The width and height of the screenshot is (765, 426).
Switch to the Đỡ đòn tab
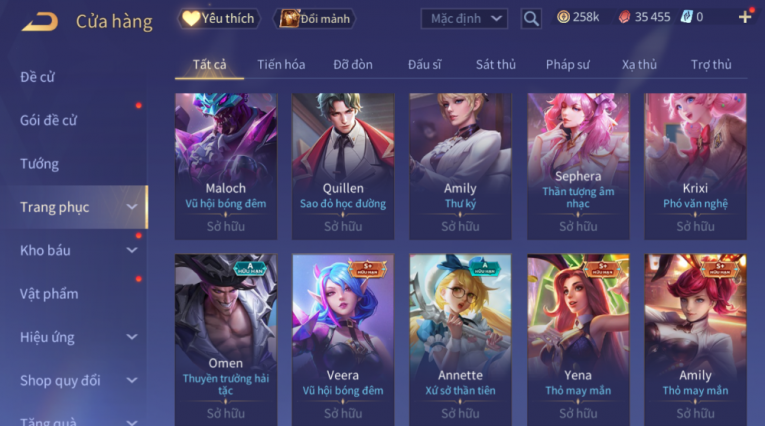click(x=353, y=64)
